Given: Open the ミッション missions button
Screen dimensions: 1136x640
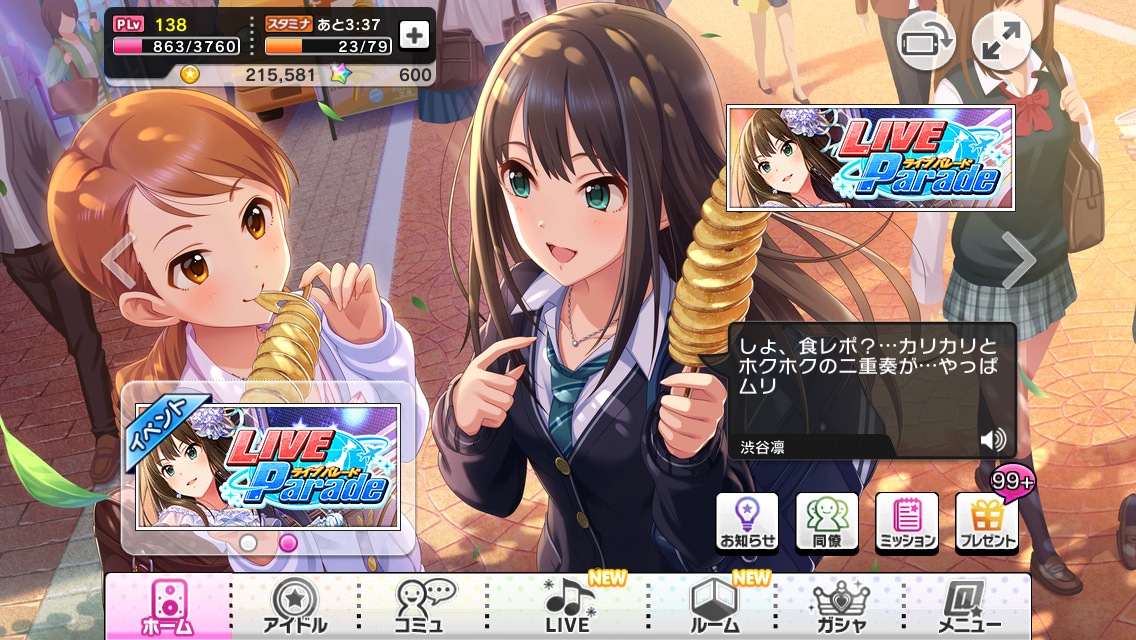Looking at the screenshot, I should 907,522.
